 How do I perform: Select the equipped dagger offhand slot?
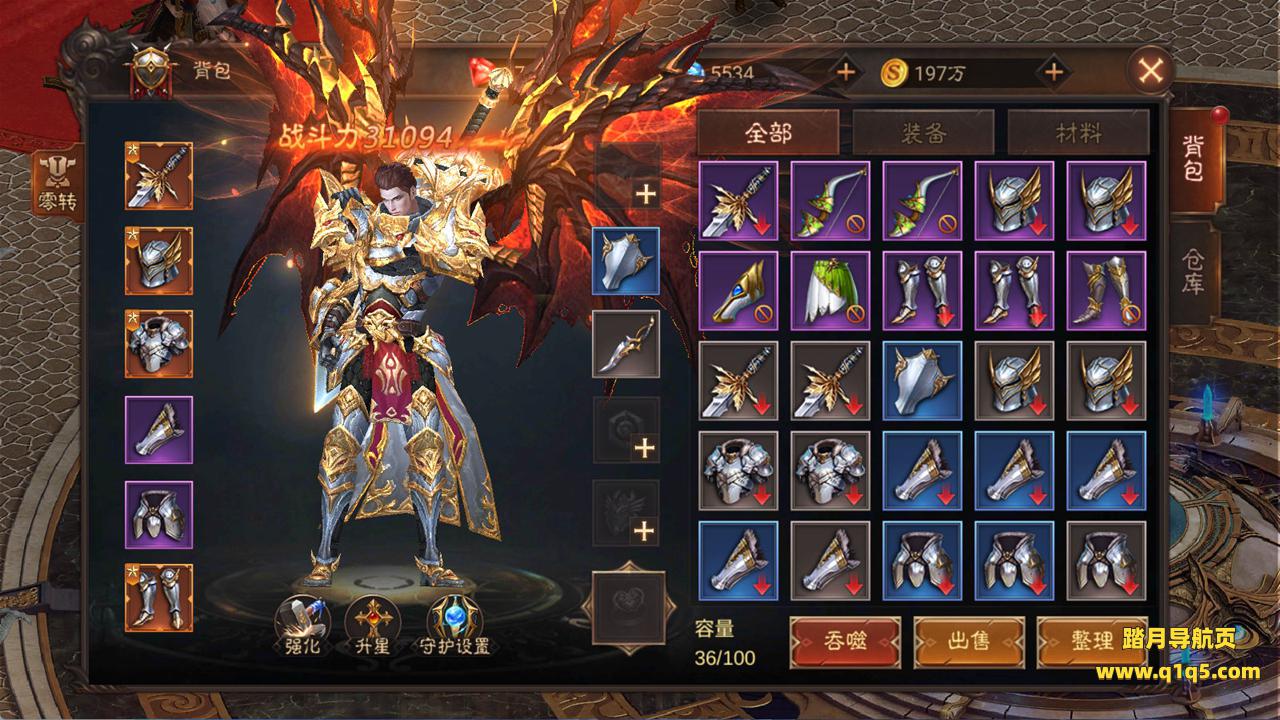tap(626, 344)
